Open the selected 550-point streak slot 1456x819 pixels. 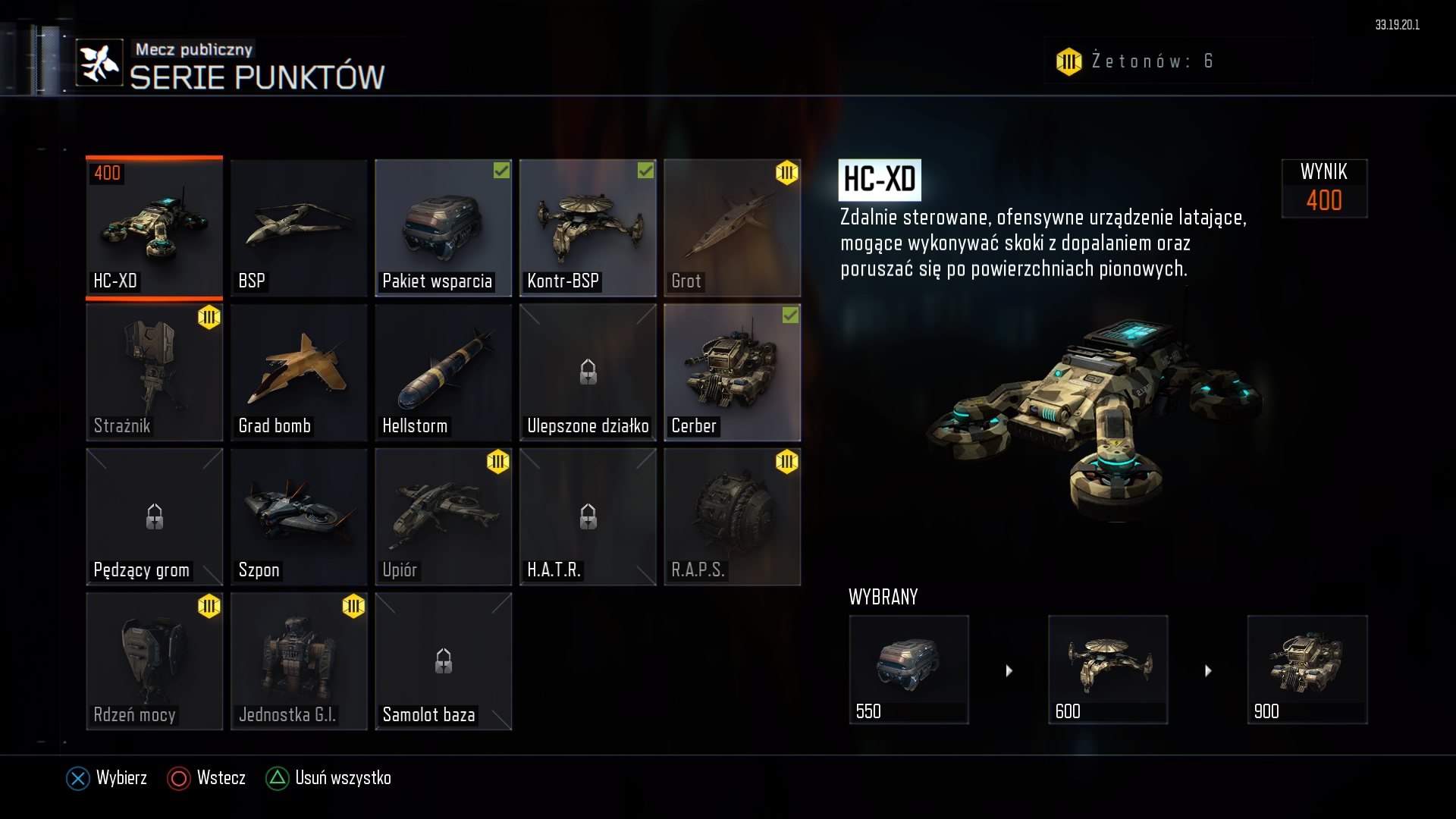(x=908, y=669)
